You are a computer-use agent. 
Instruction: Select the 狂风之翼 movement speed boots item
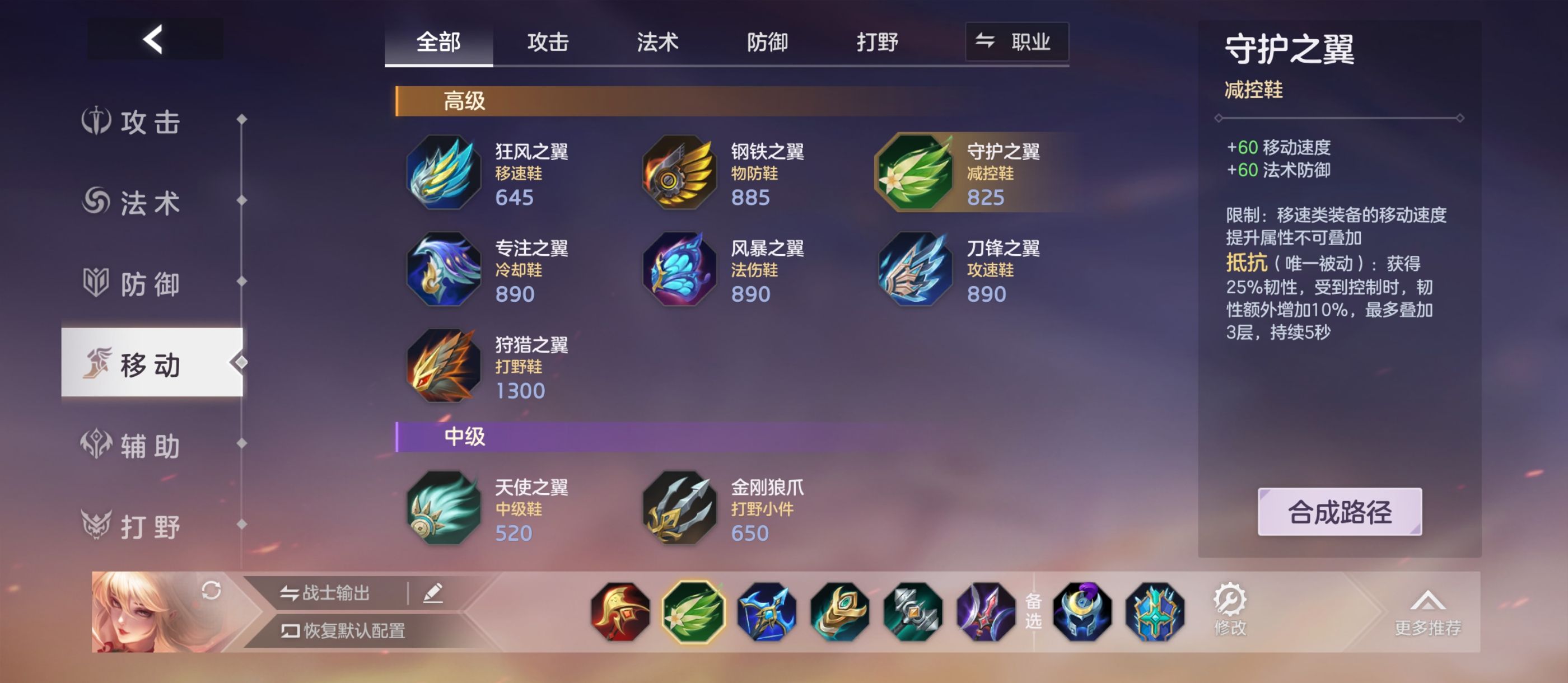444,174
